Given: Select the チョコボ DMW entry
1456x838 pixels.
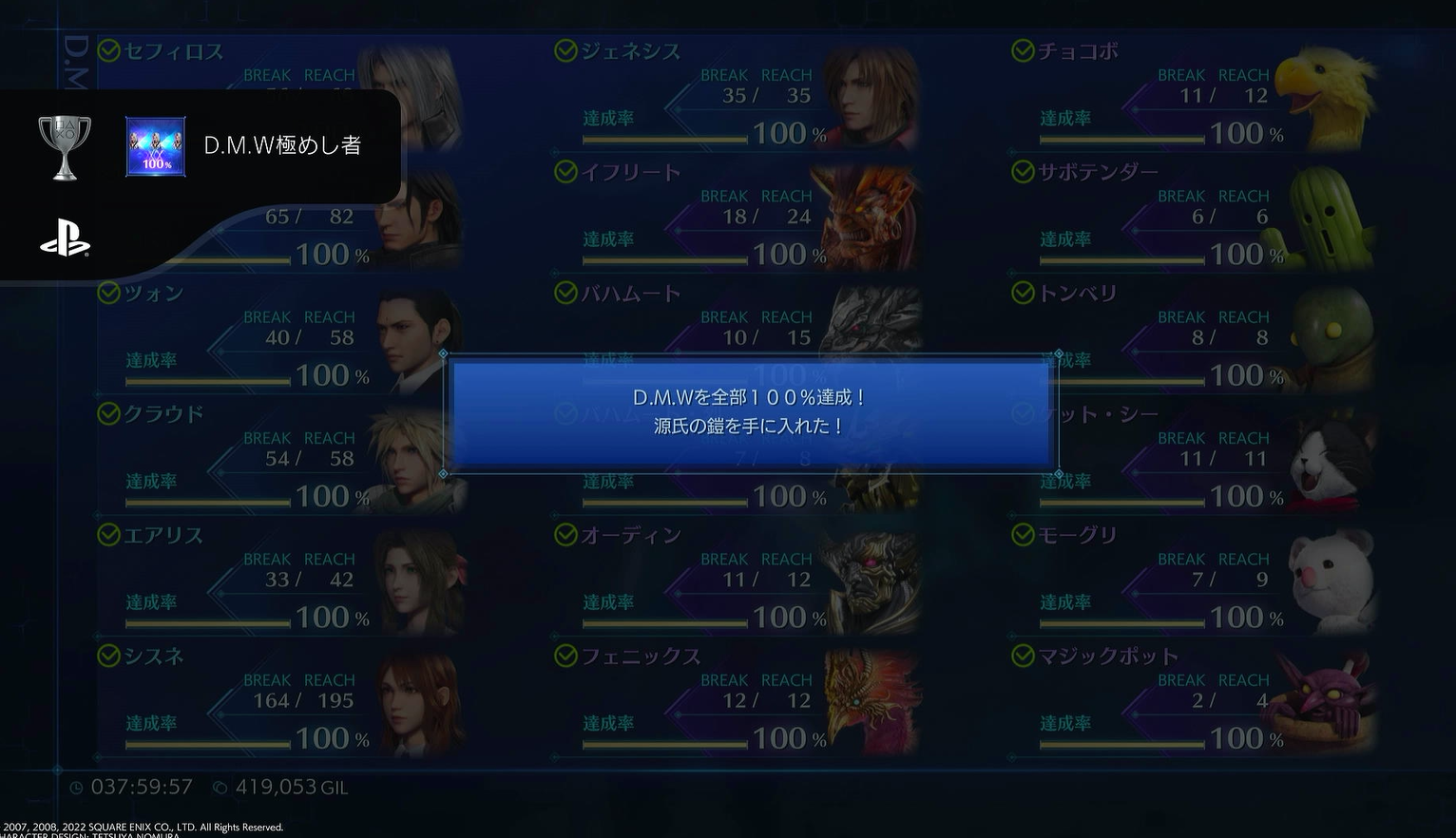Looking at the screenshot, I should coord(1194,95).
